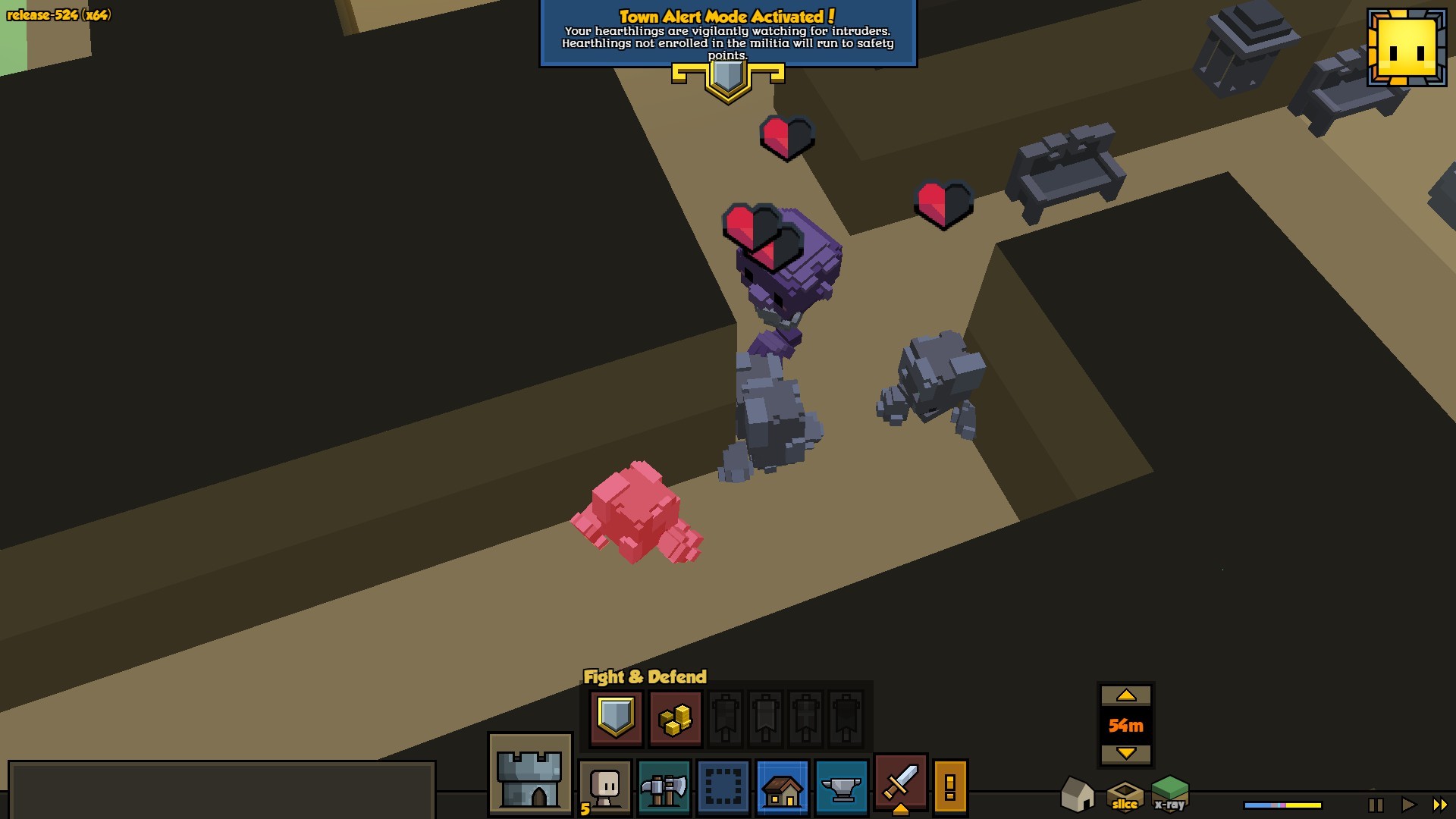This screenshot has width=1456, height=819.
Task: Toggle the Fight & Defend sword menu
Action: tap(900, 783)
